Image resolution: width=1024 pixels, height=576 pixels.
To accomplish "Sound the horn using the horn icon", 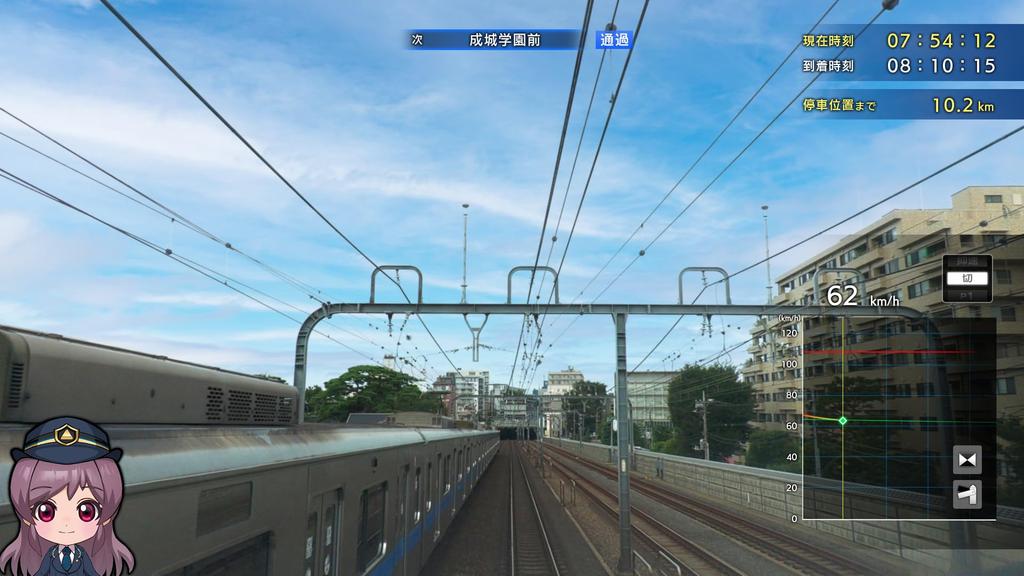I will click(x=967, y=494).
